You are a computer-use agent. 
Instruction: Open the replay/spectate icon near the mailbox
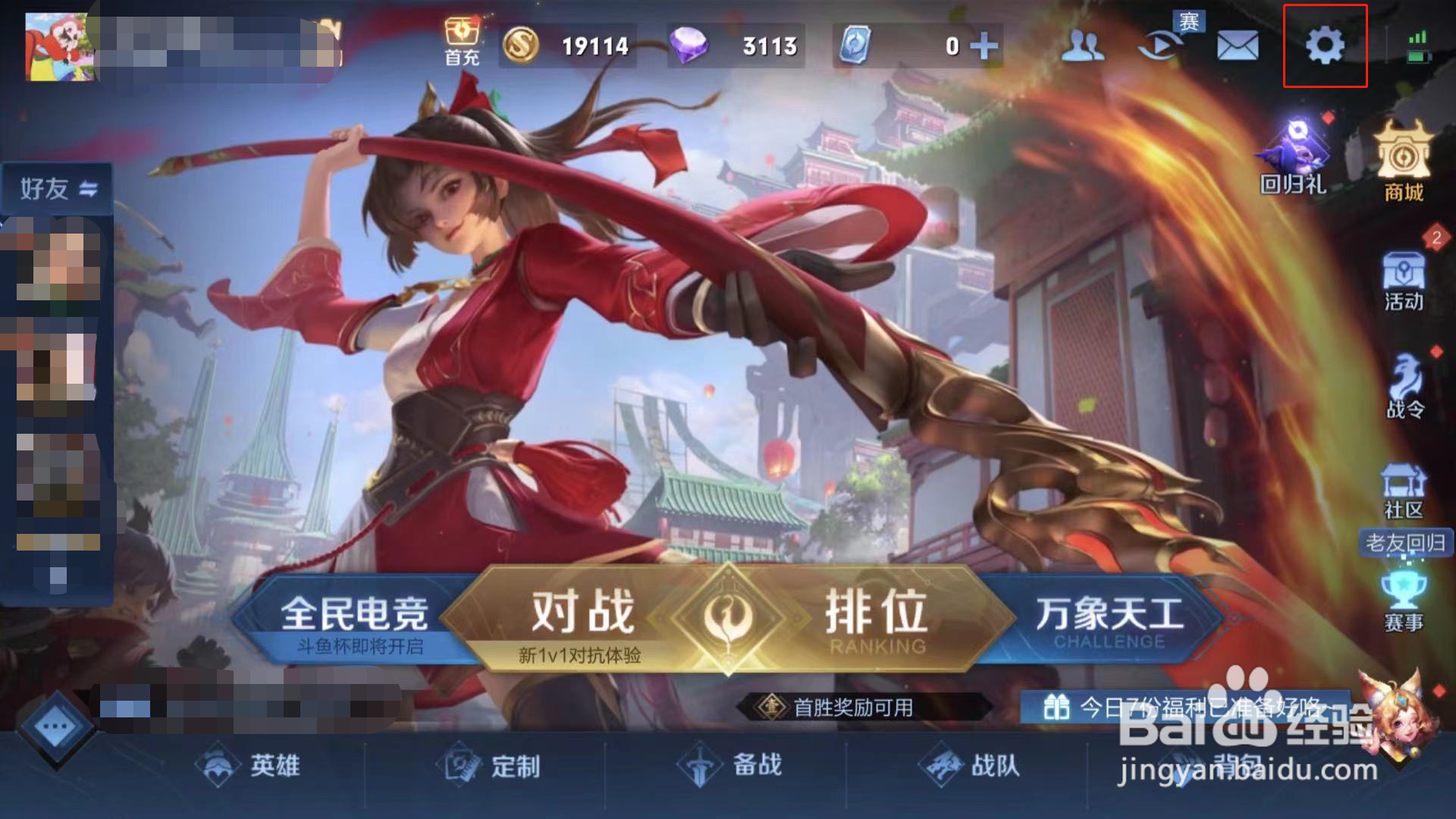[x=1160, y=45]
